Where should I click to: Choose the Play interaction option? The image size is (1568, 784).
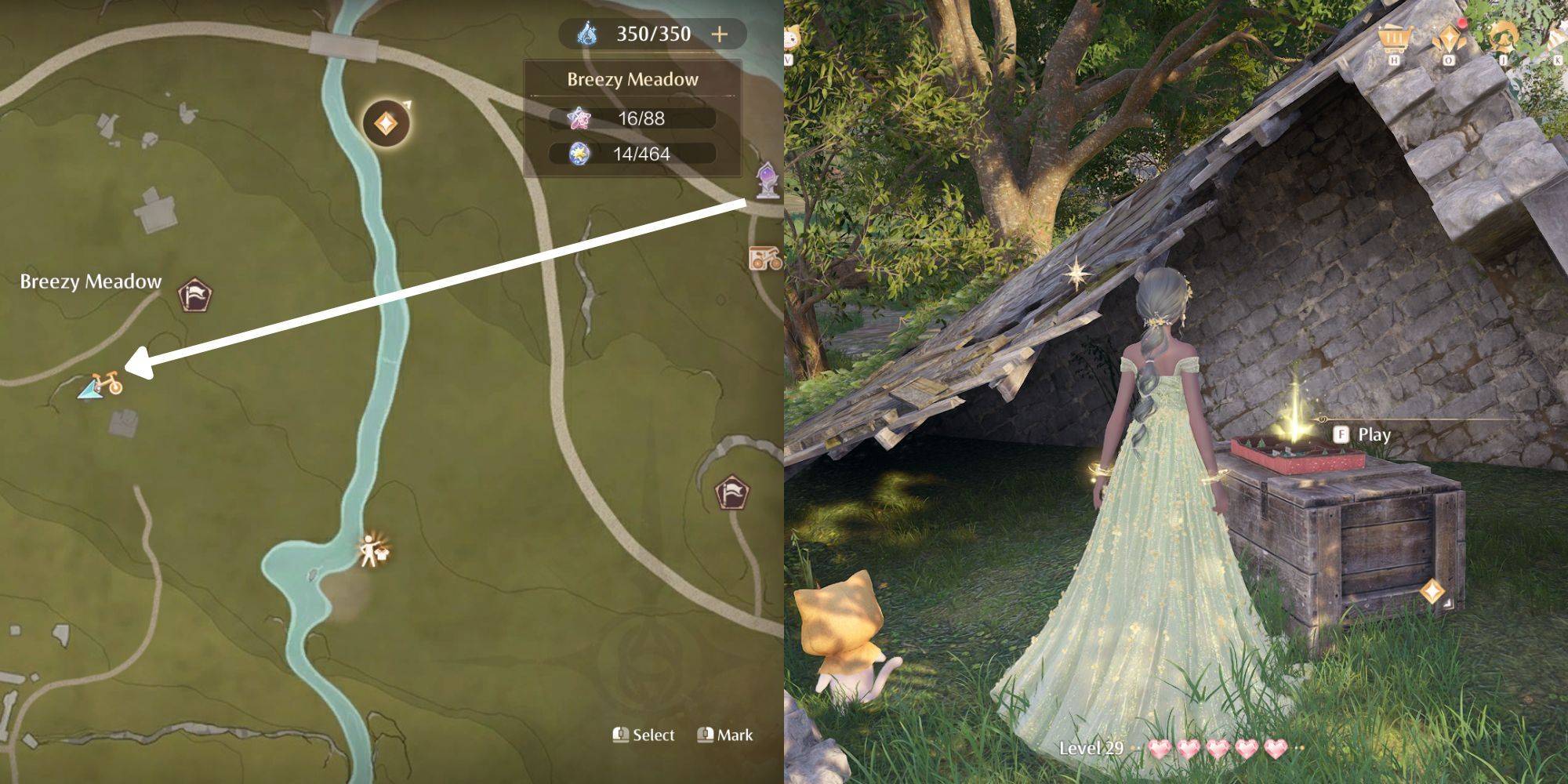[x=1365, y=434]
